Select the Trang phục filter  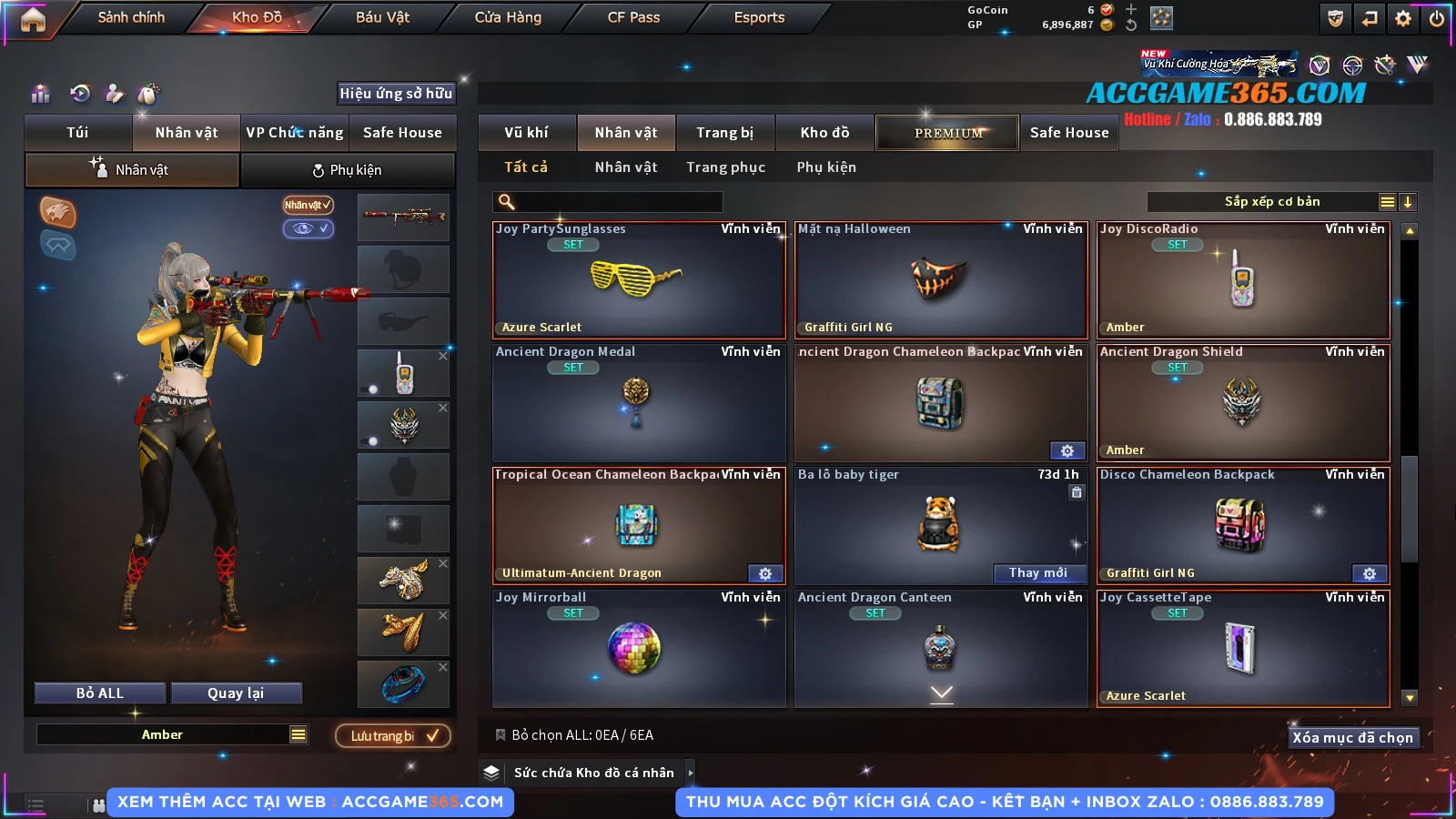click(x=725, y=167)
